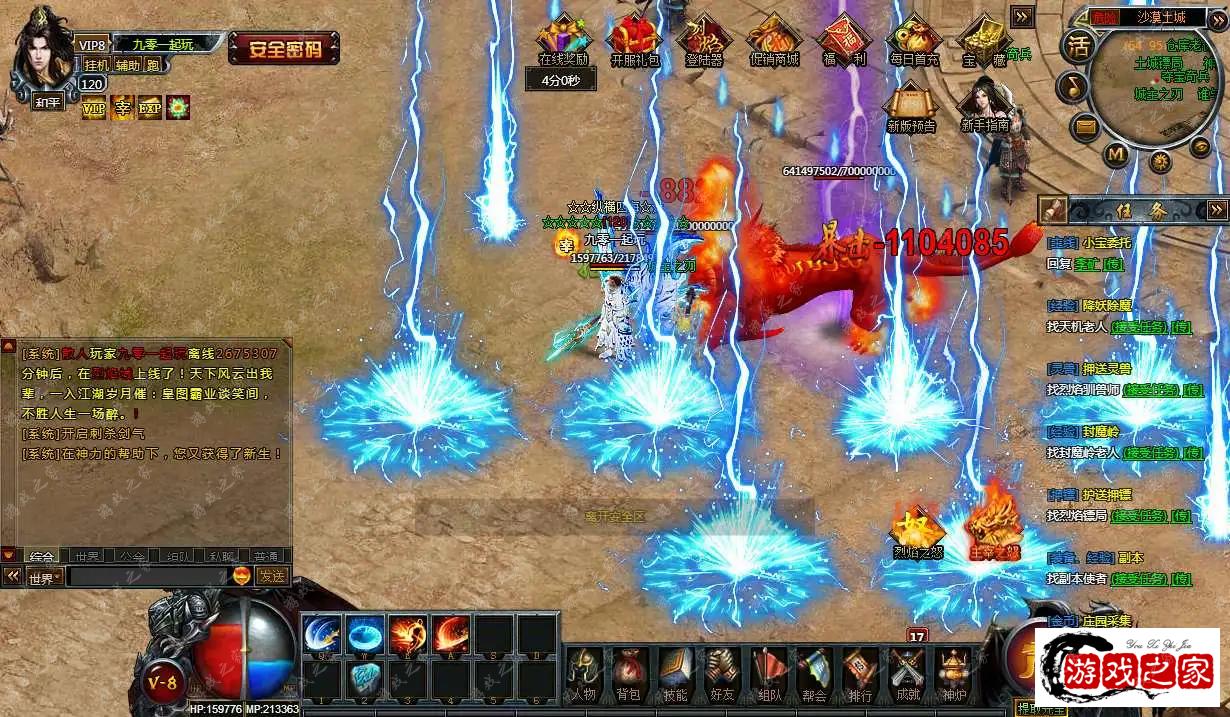Open the 新手指南 beginner guide icon
Viewport: 1230px width, 717px height.
click(x=984, y=105)
